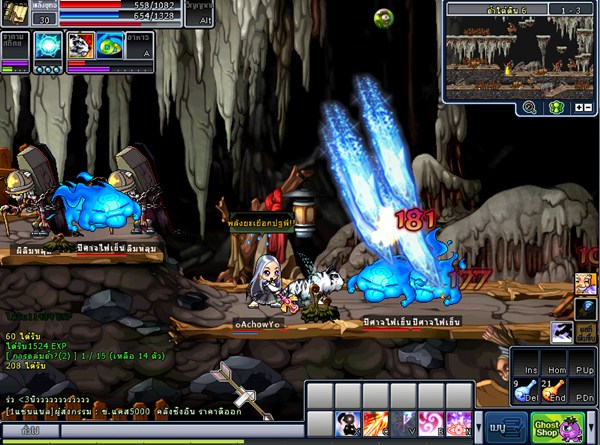
Task: Select the white tiger pet portrait
Action: (x=80, y=46)
